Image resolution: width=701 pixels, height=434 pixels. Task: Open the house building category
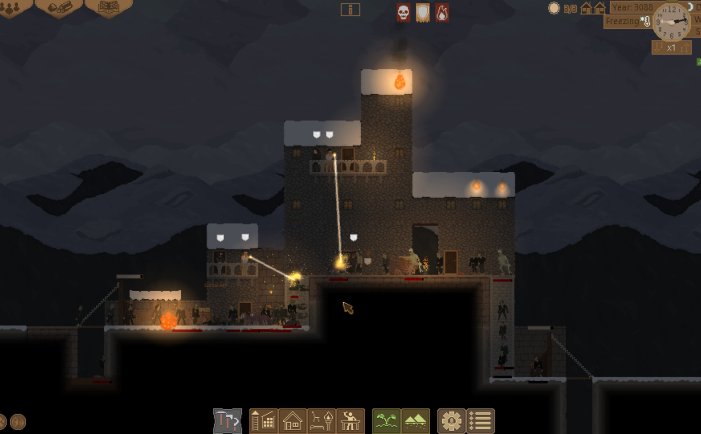tap(292, 421)
